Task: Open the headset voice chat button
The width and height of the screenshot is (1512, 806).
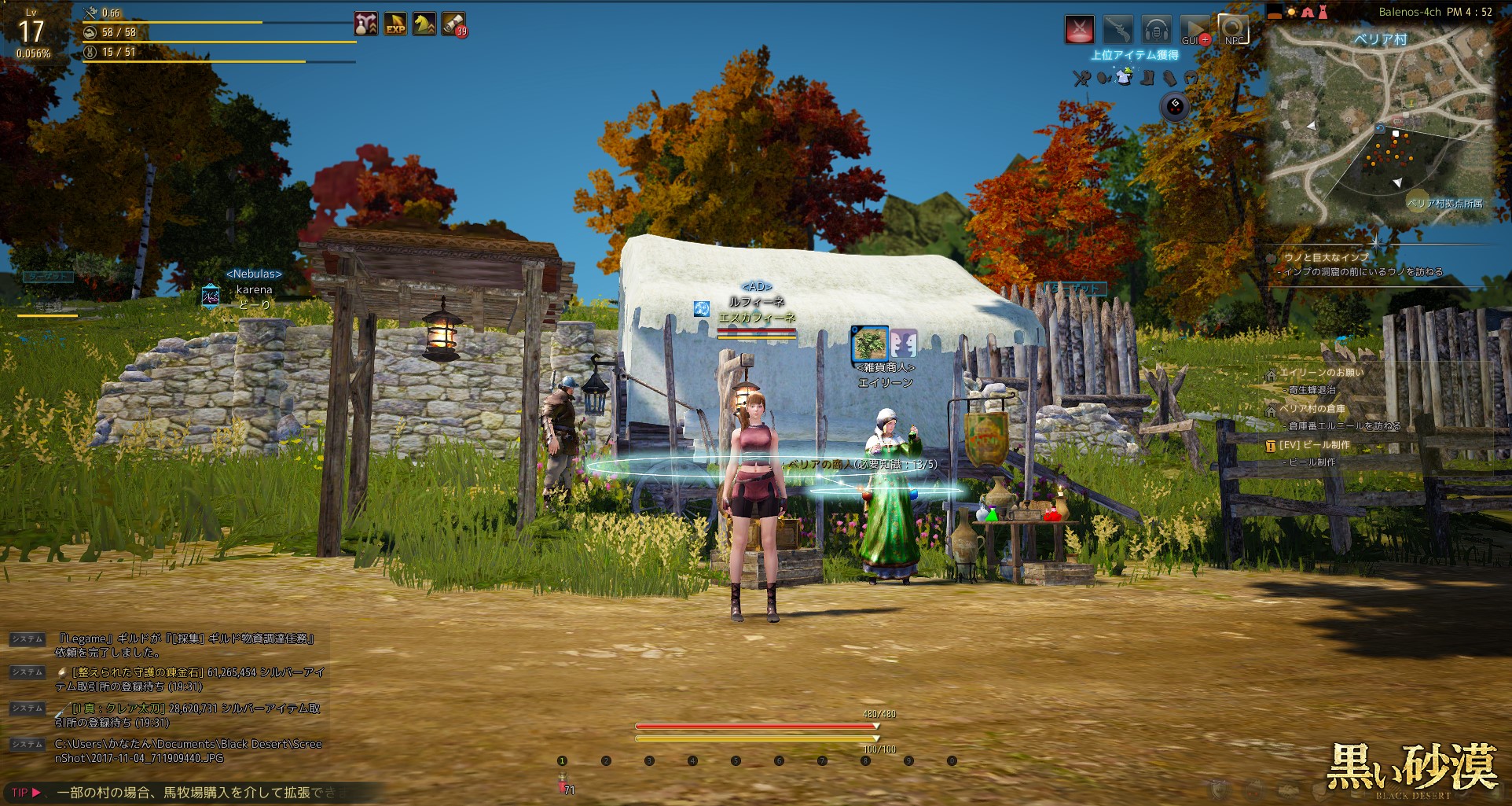Action: pyautogui.click(x=1155, y=30)
